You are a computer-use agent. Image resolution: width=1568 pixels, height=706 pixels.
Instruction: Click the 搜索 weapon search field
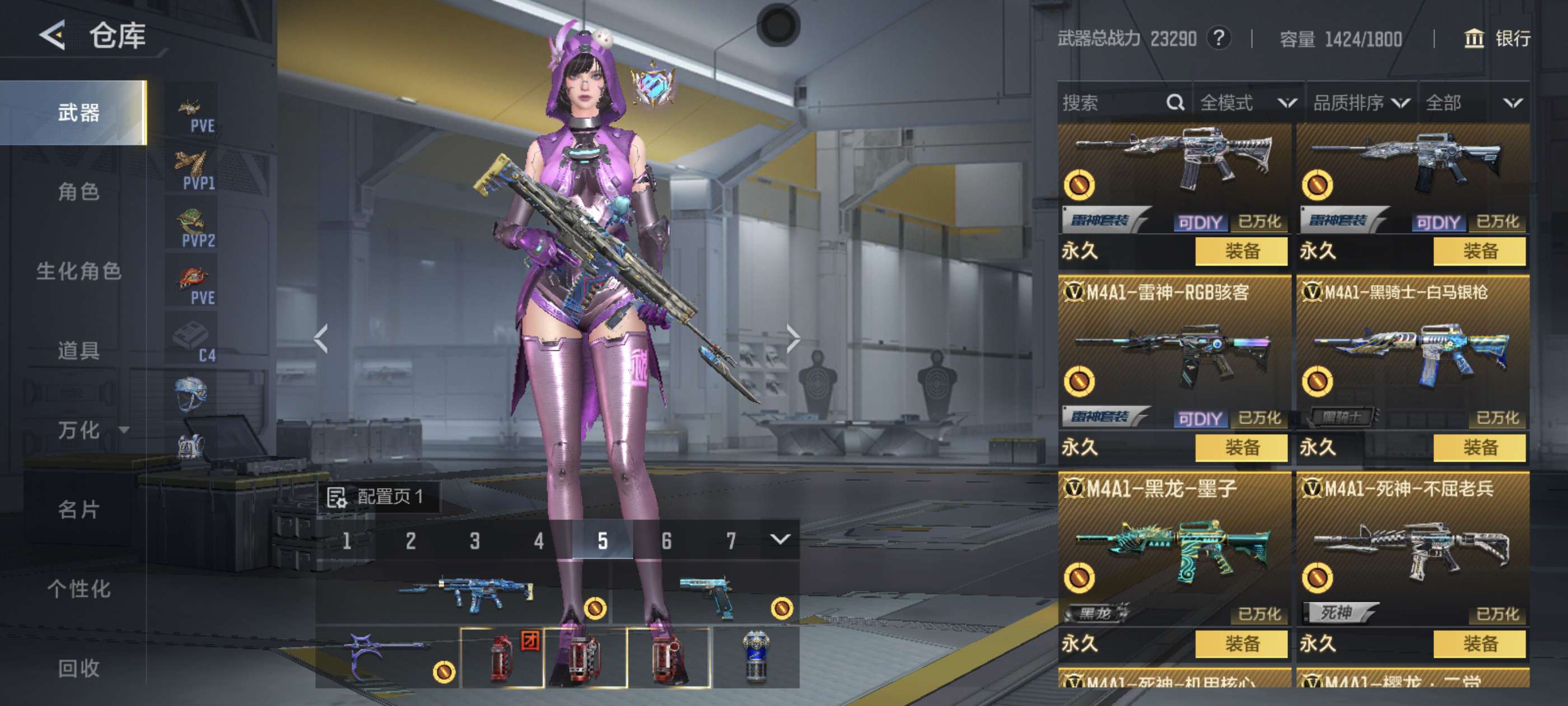(x=1111, y=103)
